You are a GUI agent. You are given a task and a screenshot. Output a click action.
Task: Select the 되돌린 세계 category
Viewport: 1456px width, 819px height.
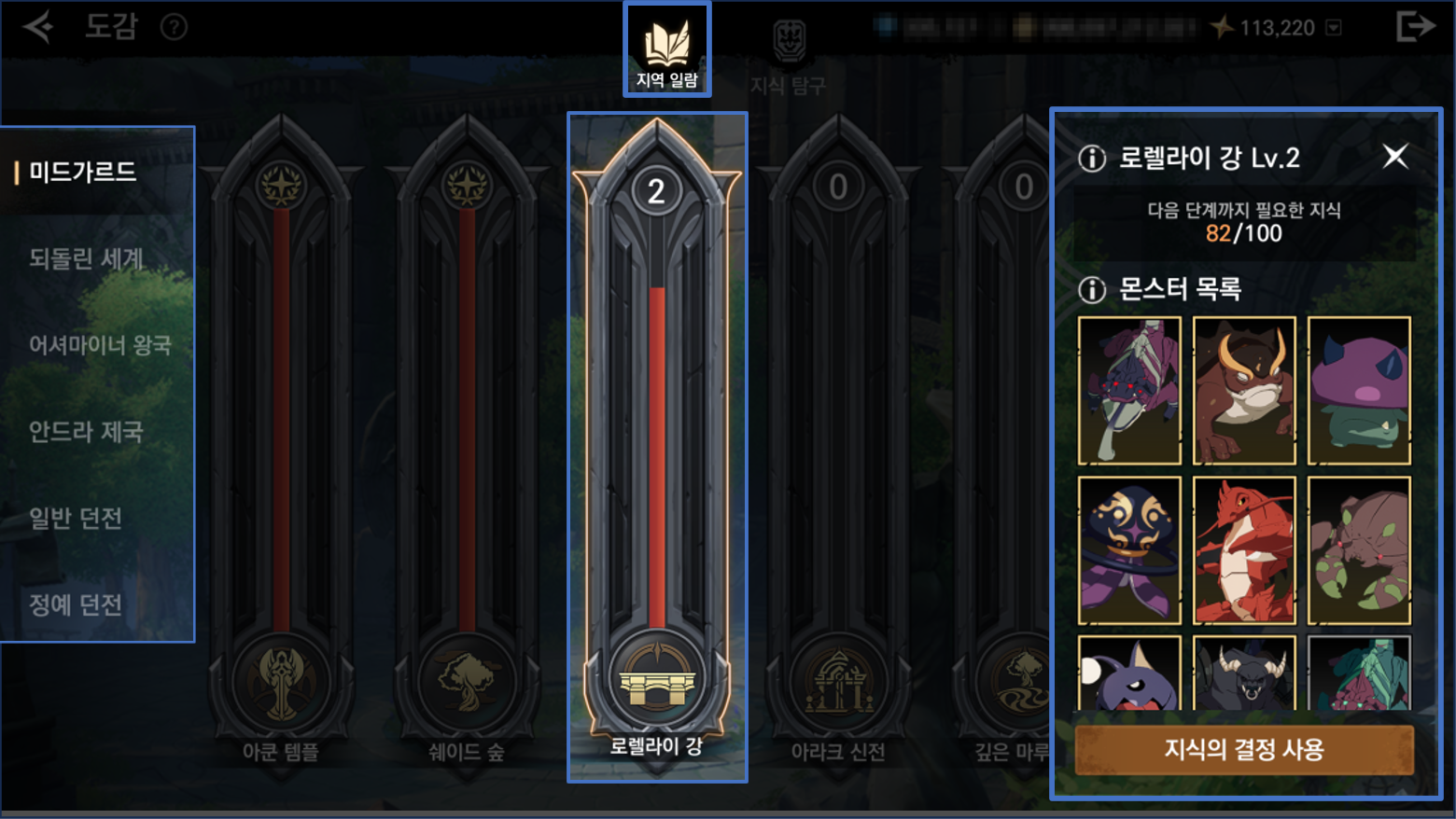[86, 258]
